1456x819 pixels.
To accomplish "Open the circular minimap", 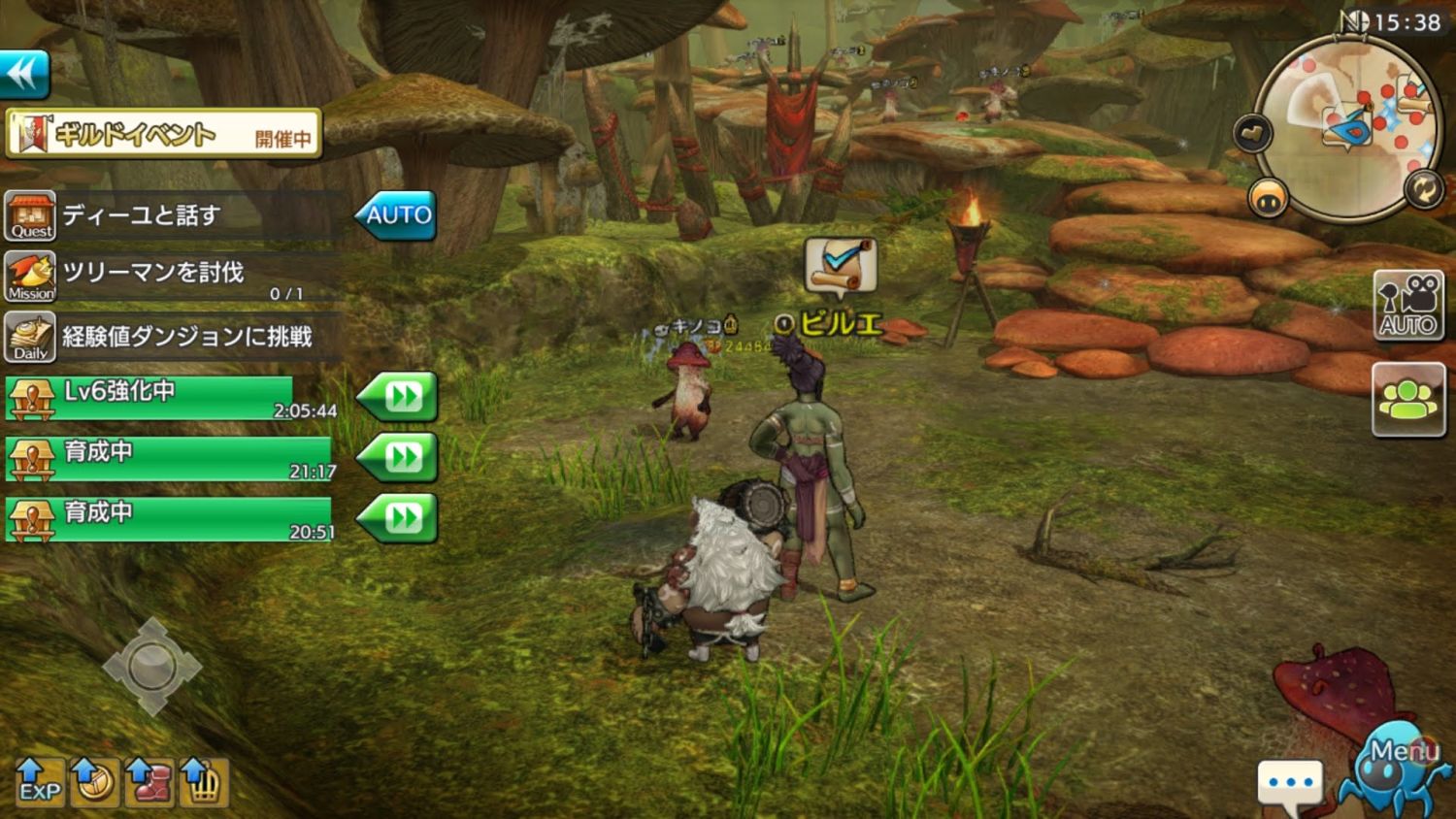I will (1349, 126).
